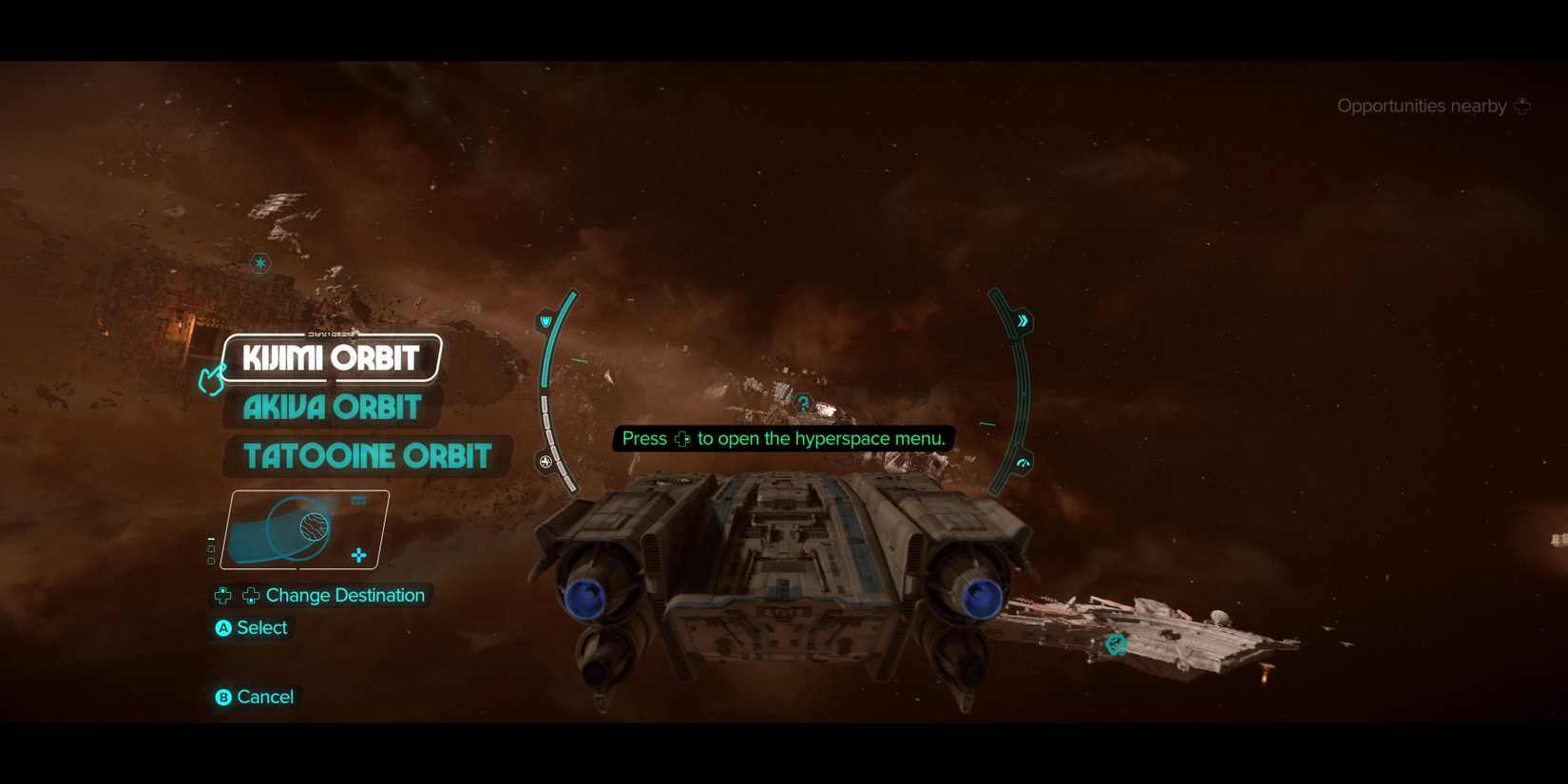Viewport: 1568px width, 784px height.
Task: Select the ship systems icon below the shield gauge
Action: coord(545,462)
